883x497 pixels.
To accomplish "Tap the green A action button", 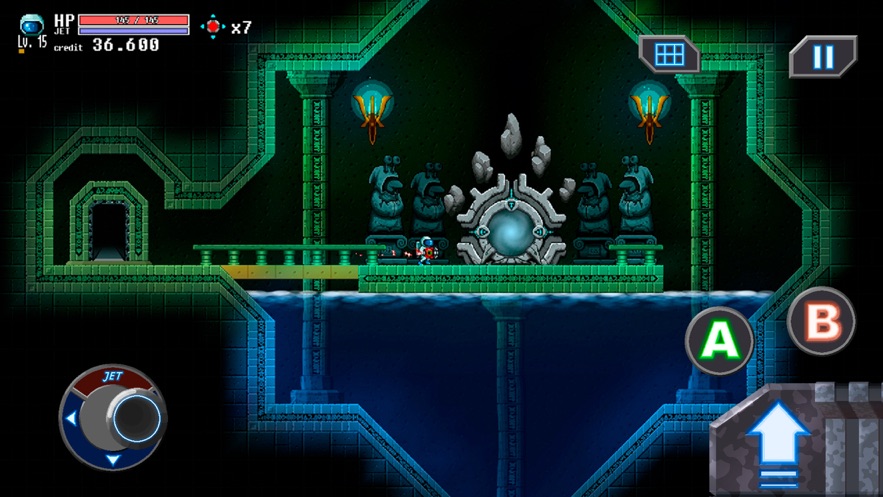I will 718,340.
